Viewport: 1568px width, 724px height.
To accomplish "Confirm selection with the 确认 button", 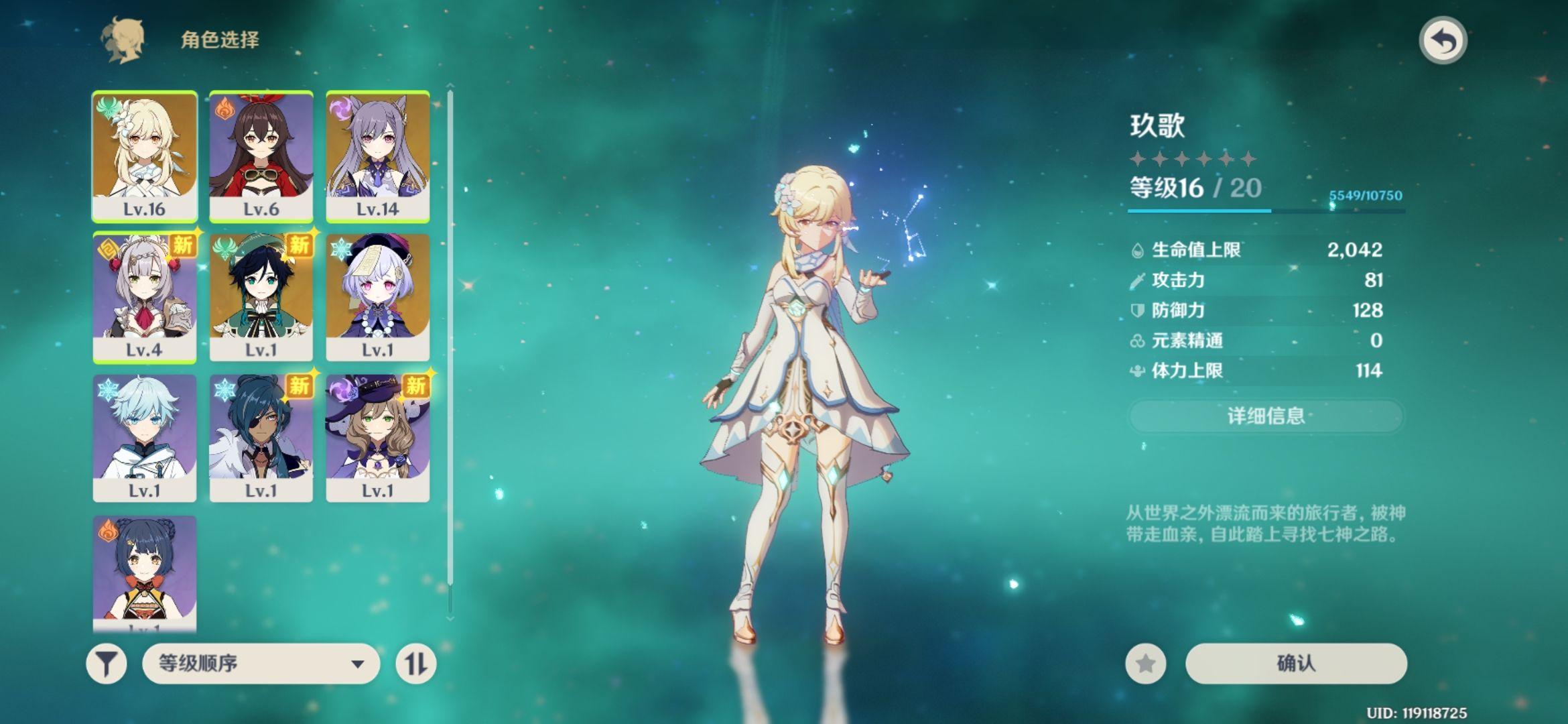I will coord(1296,664).
